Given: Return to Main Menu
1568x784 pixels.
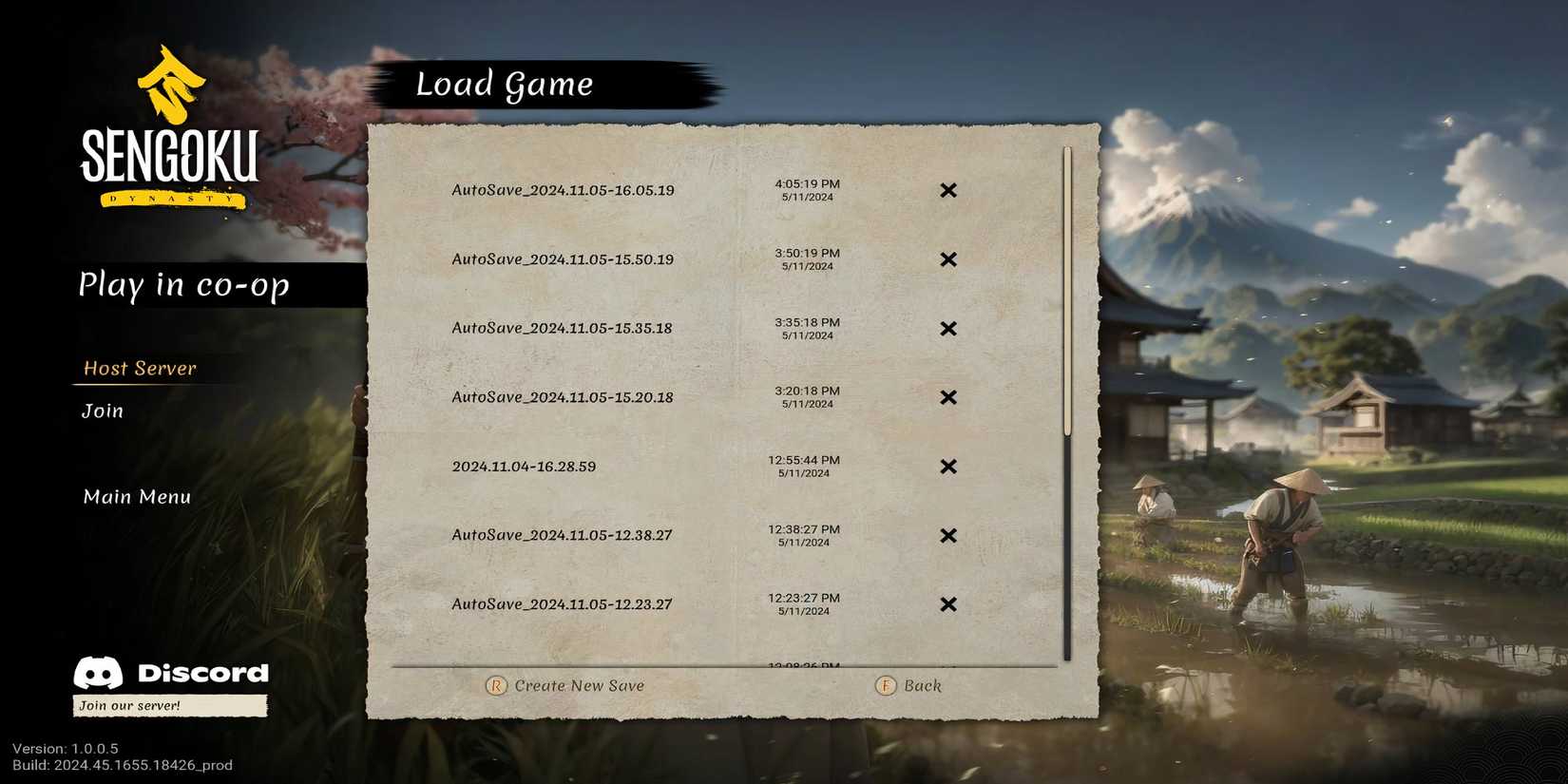Looking at the screenshot, I should 136,496.
